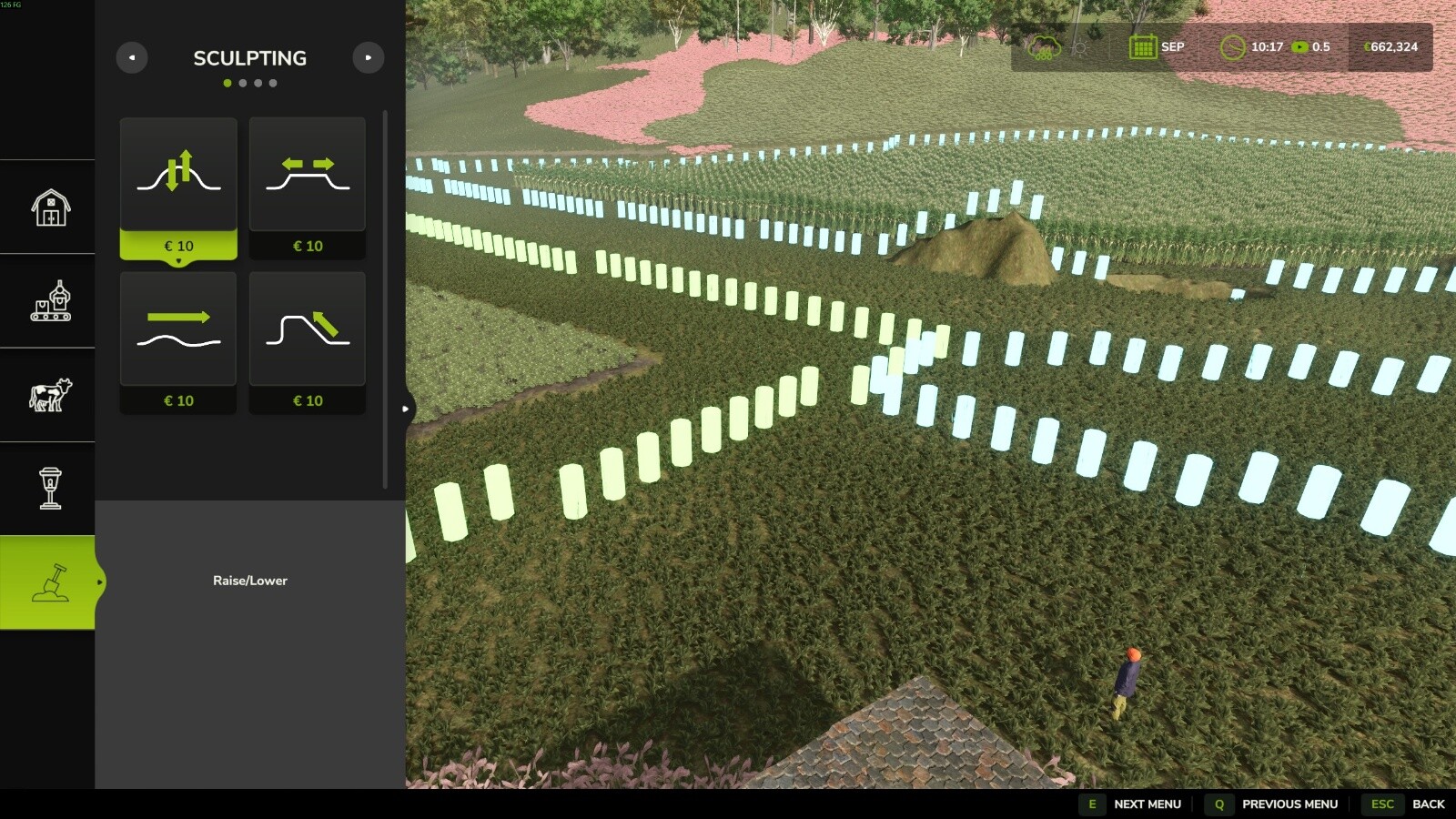
Task: Go back a page using the left arrow
Action: 132,57
